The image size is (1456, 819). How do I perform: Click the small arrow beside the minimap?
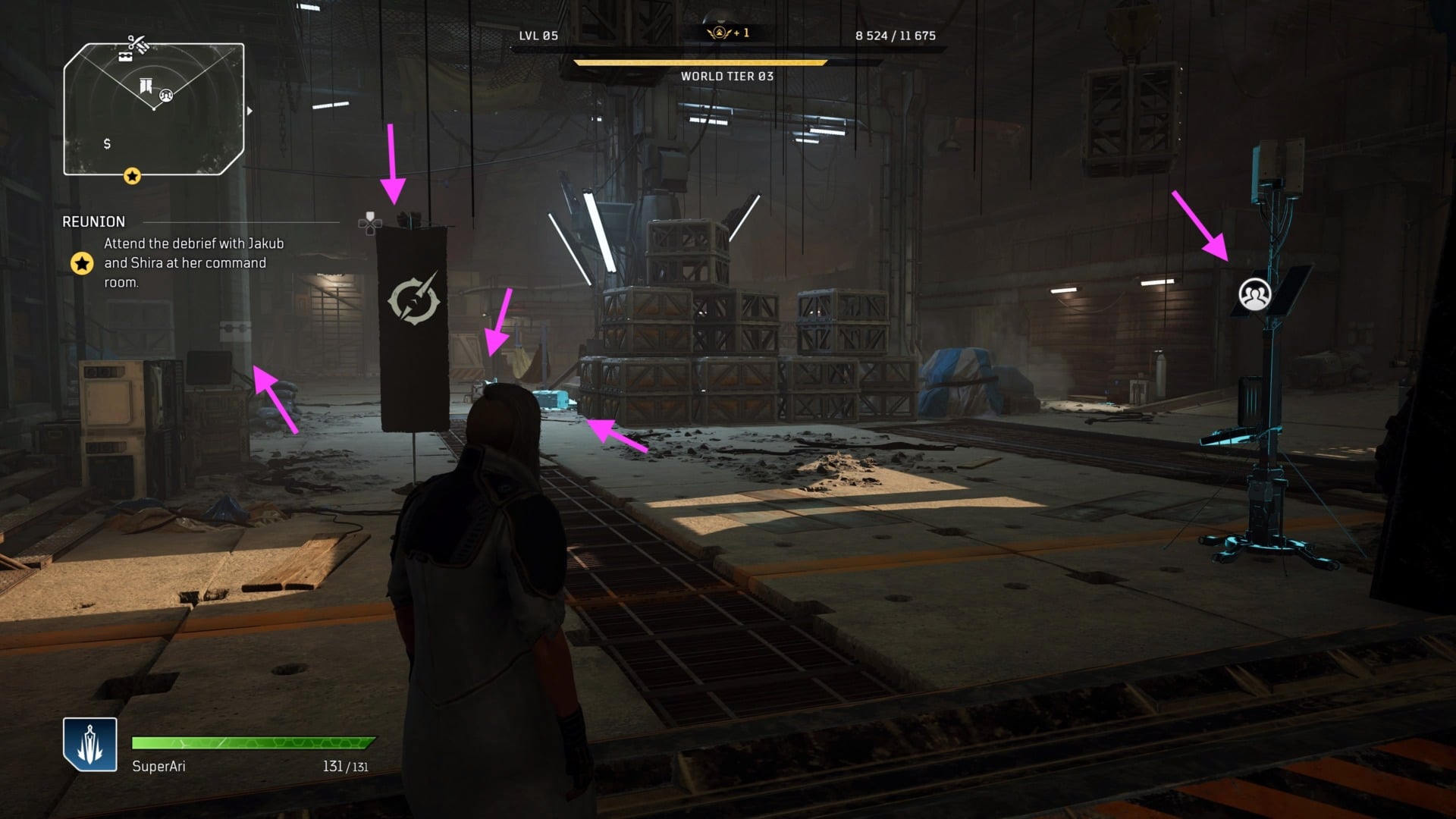[249, 111]
